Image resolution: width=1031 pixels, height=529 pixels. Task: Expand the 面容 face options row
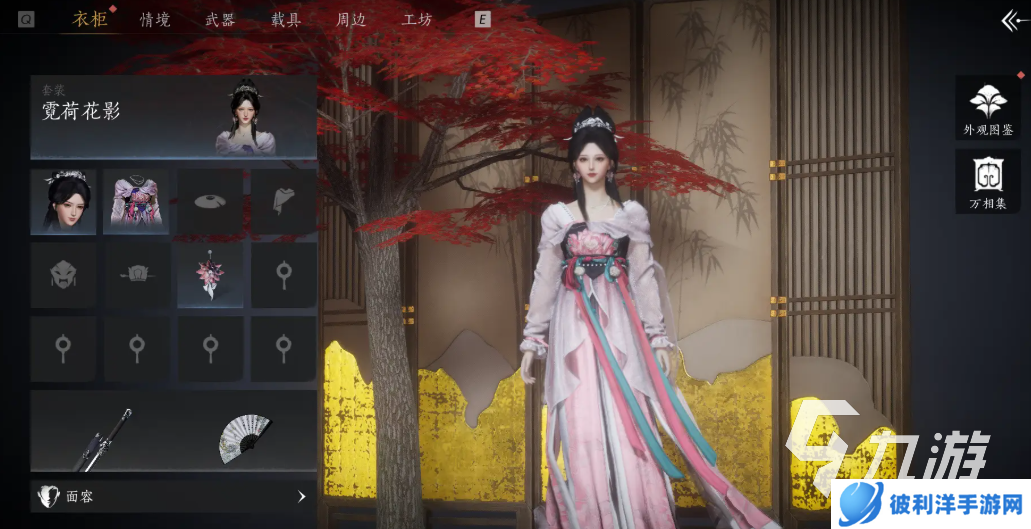173,496
